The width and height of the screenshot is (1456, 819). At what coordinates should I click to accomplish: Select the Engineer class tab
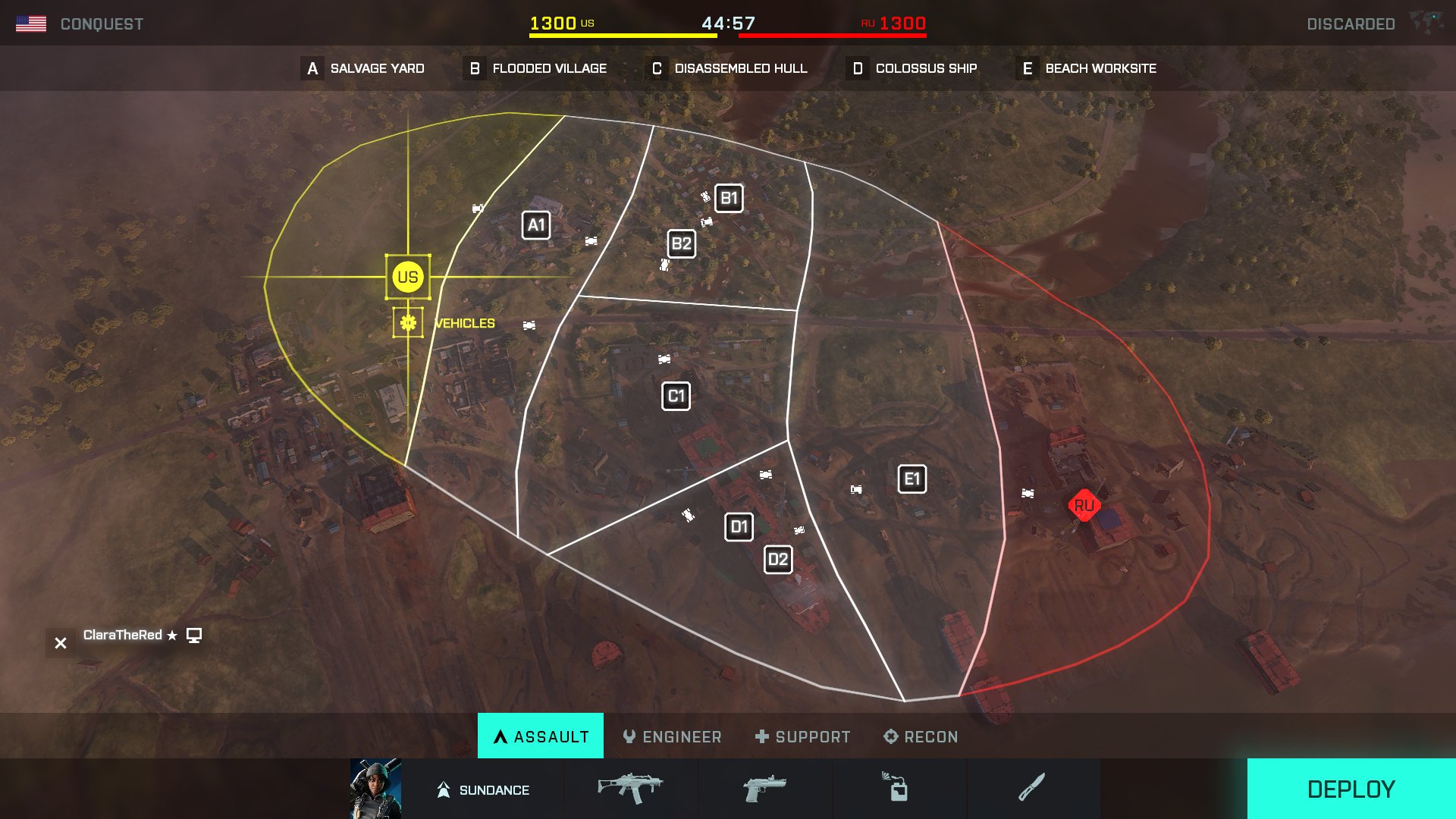[x=672, y=736]
